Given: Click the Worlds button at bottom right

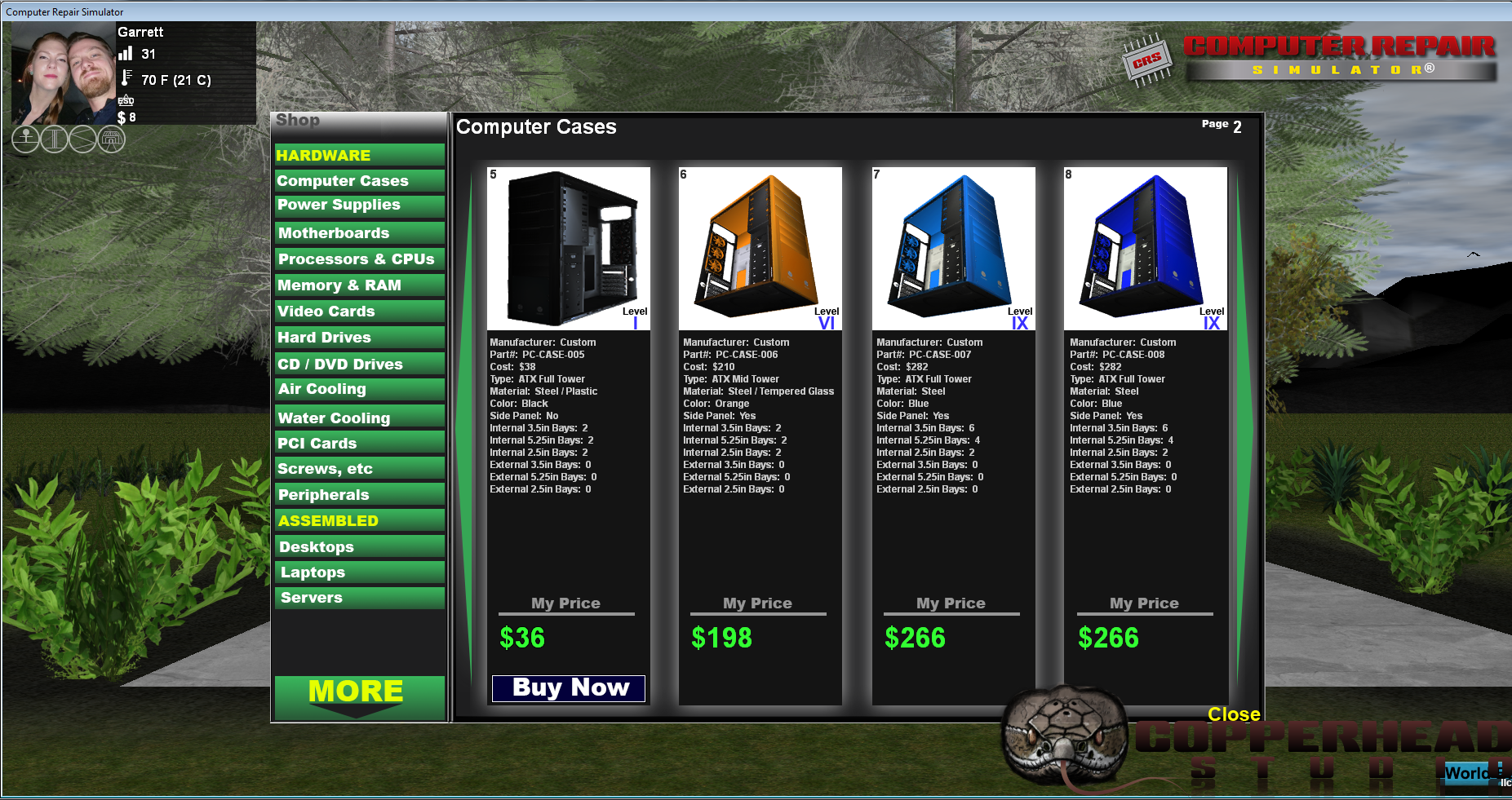Looking at the screenshot, I should point(1472,772).
